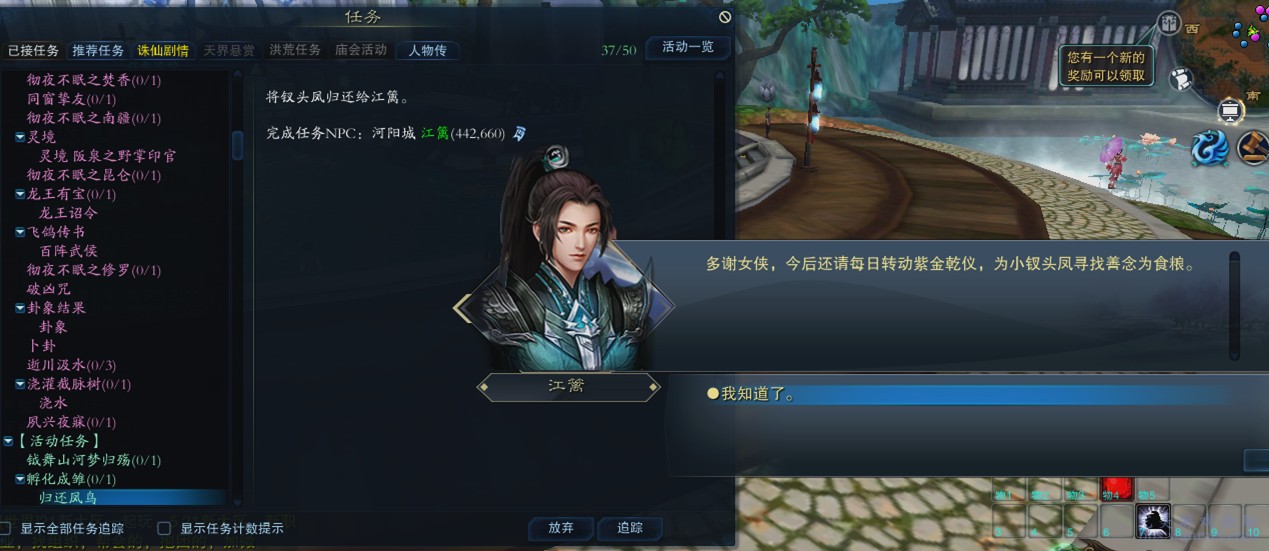Open the auction gavel icon

(1253, 148)
